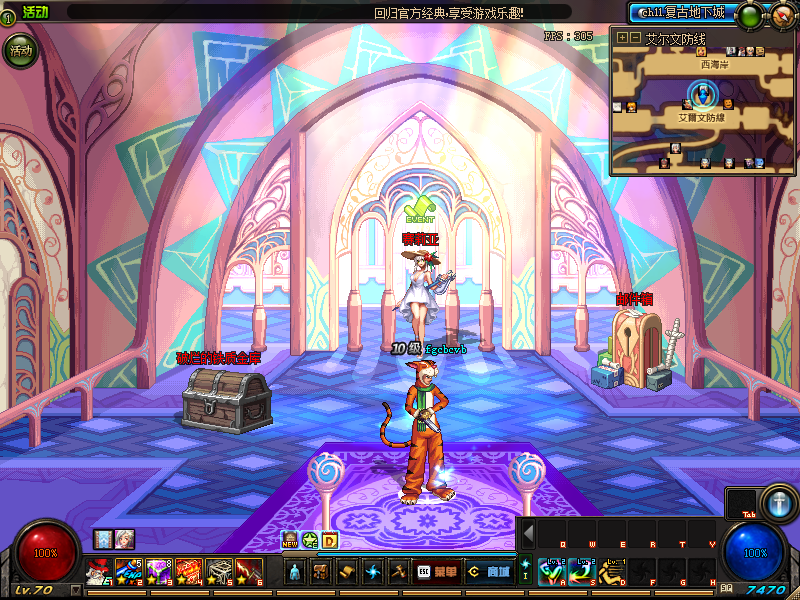Use the Santa hat item in slot 1
Screen dimensions: 800x600
[96, 572]
